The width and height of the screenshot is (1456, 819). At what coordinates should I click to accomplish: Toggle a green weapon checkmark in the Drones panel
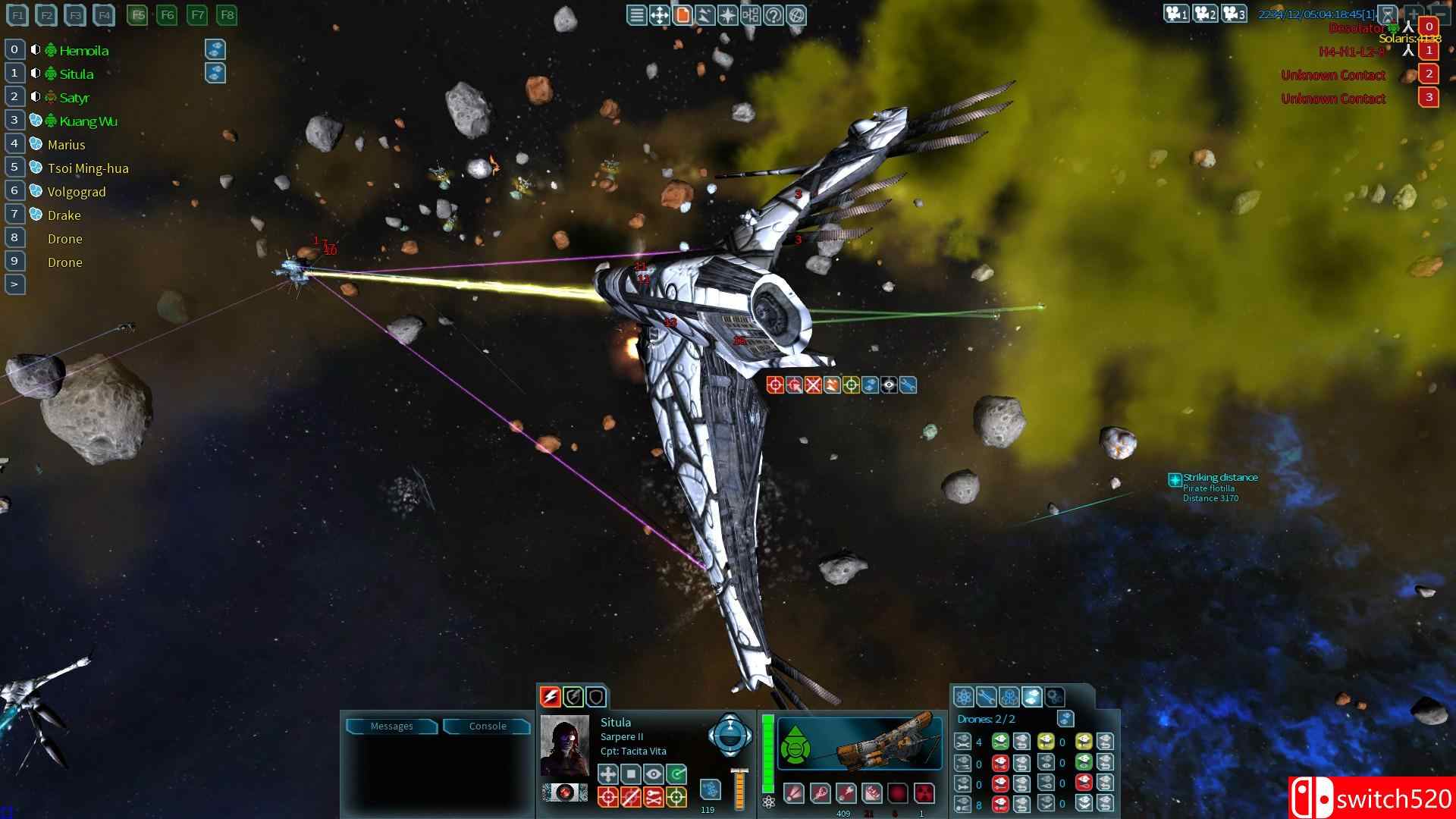(x=1000, y=742)
